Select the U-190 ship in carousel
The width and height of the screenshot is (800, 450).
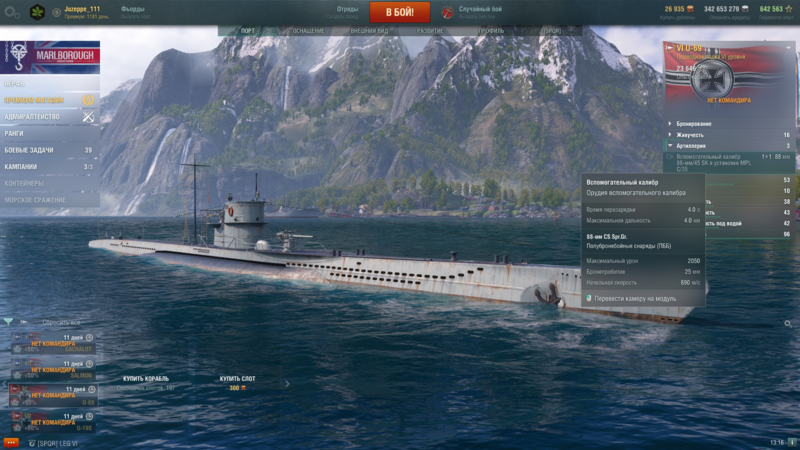point(52,422)
